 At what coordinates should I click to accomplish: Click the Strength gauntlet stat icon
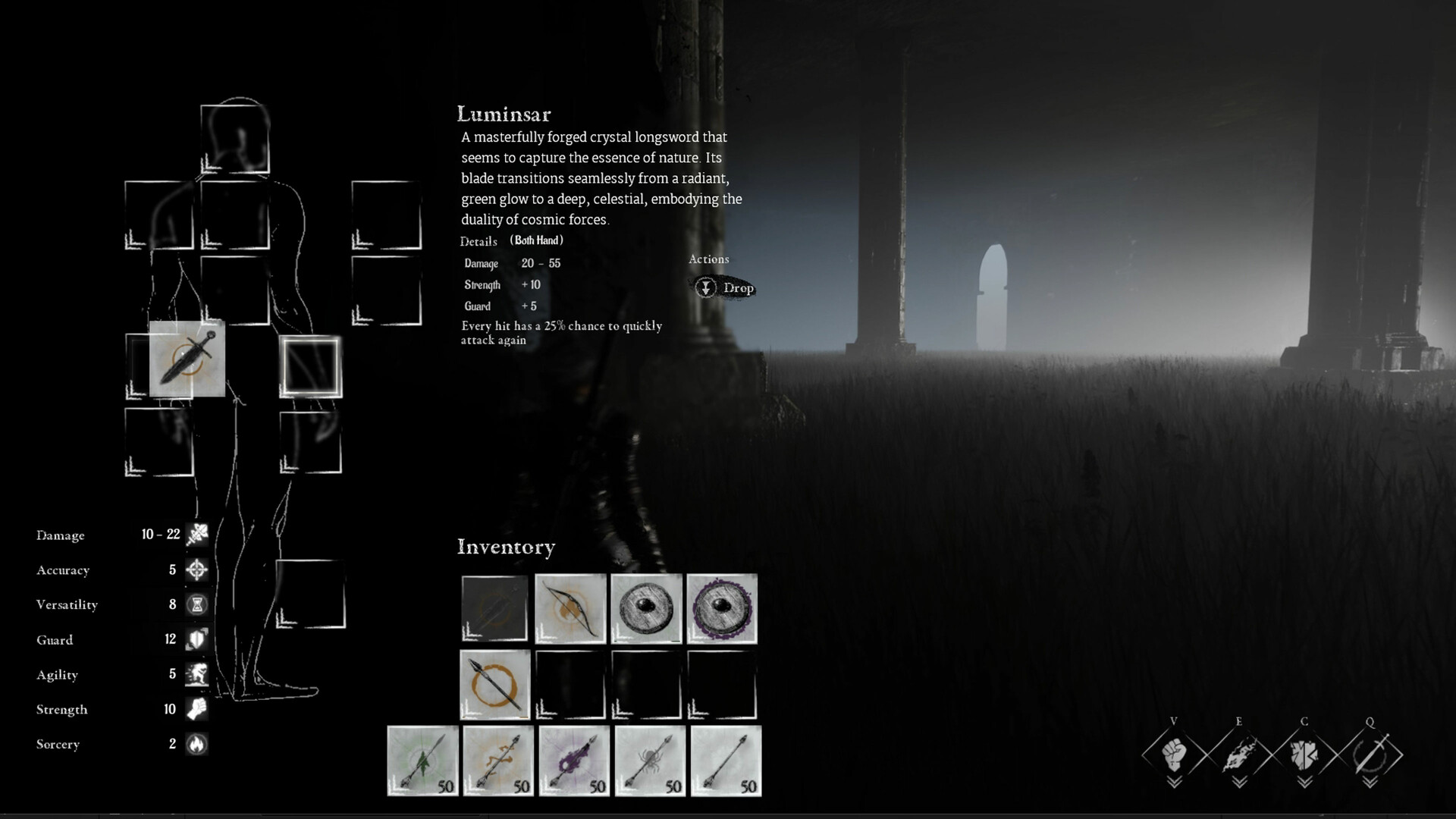pyautogui.click(x=197, y=710)
